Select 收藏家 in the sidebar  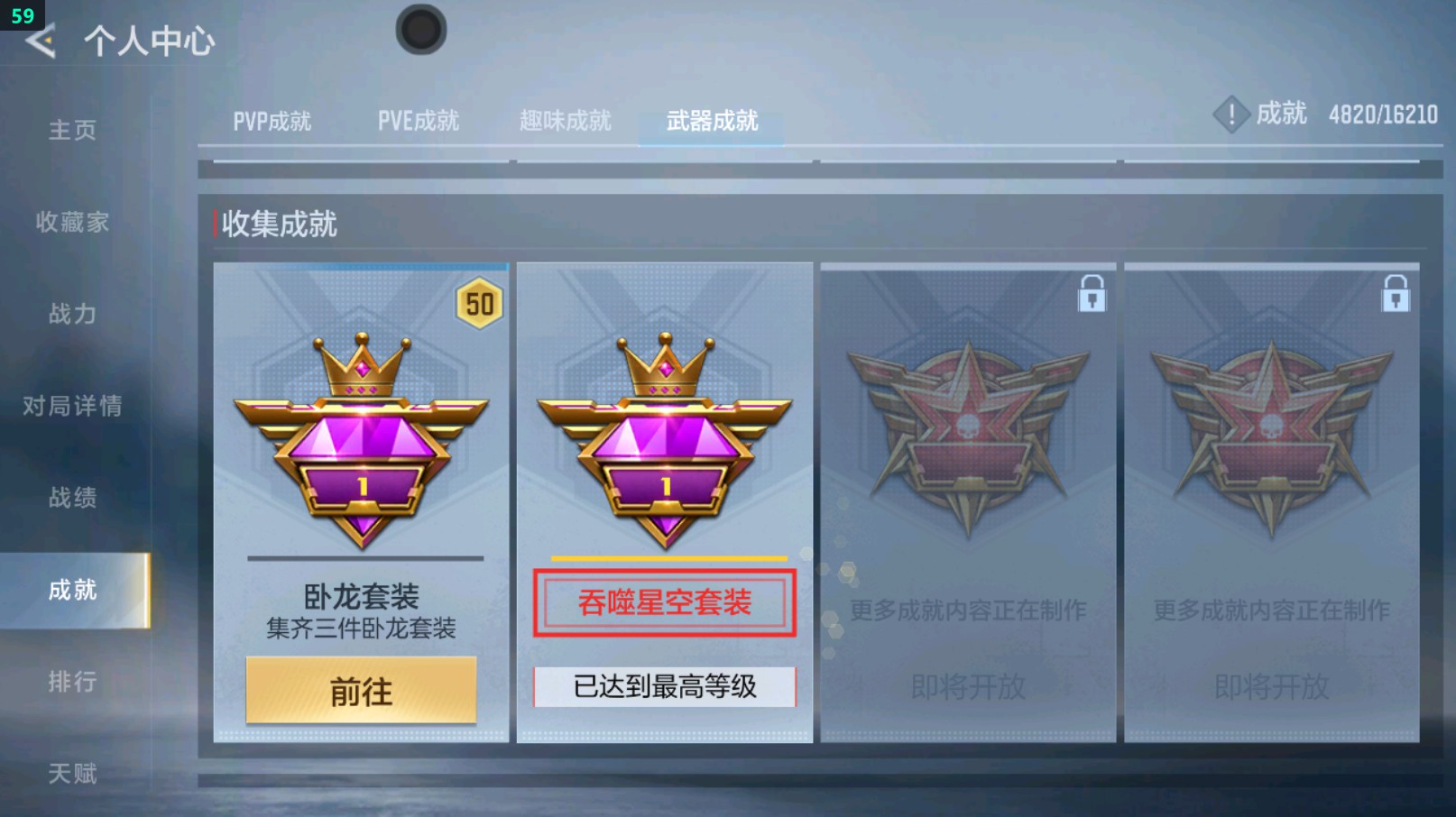click(x=74, y=222)
